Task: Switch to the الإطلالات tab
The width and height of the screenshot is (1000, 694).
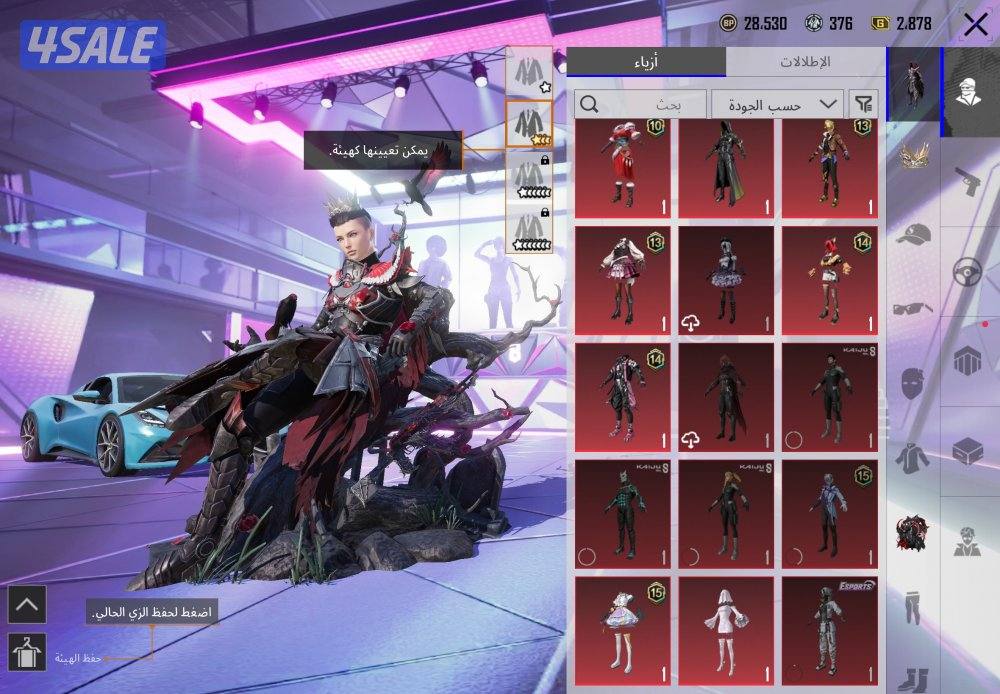Action: (x=804, y=62)
